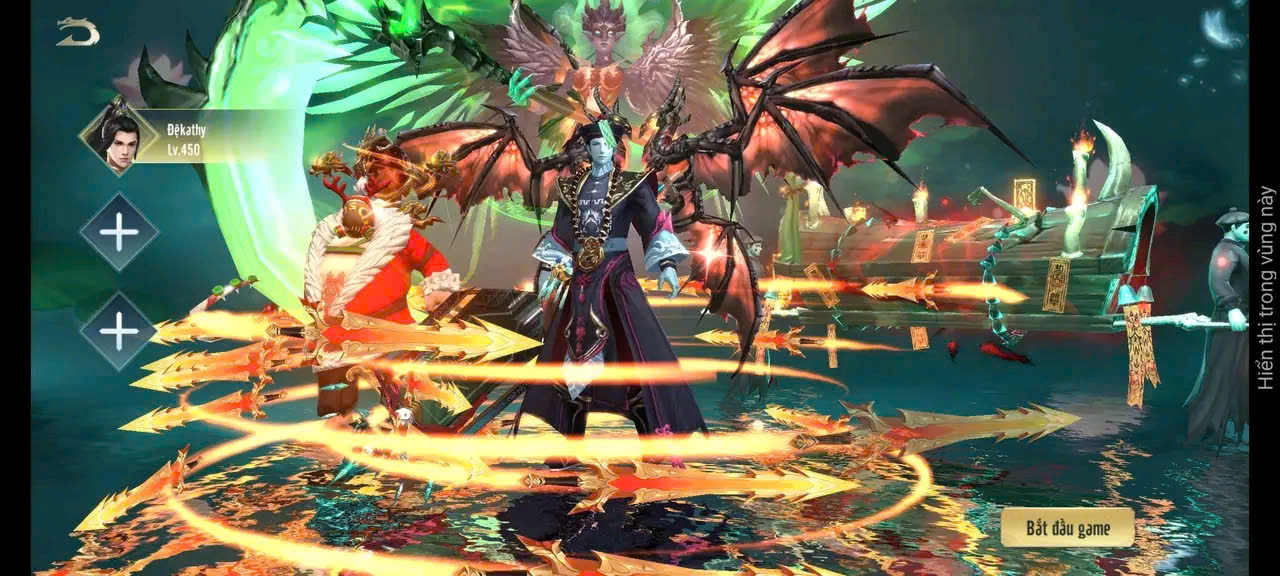Viewport: 1280px width, 576px height.
Task: Tap the Hiển thị trong vùng này label
Action: [x=1266, y=288]
